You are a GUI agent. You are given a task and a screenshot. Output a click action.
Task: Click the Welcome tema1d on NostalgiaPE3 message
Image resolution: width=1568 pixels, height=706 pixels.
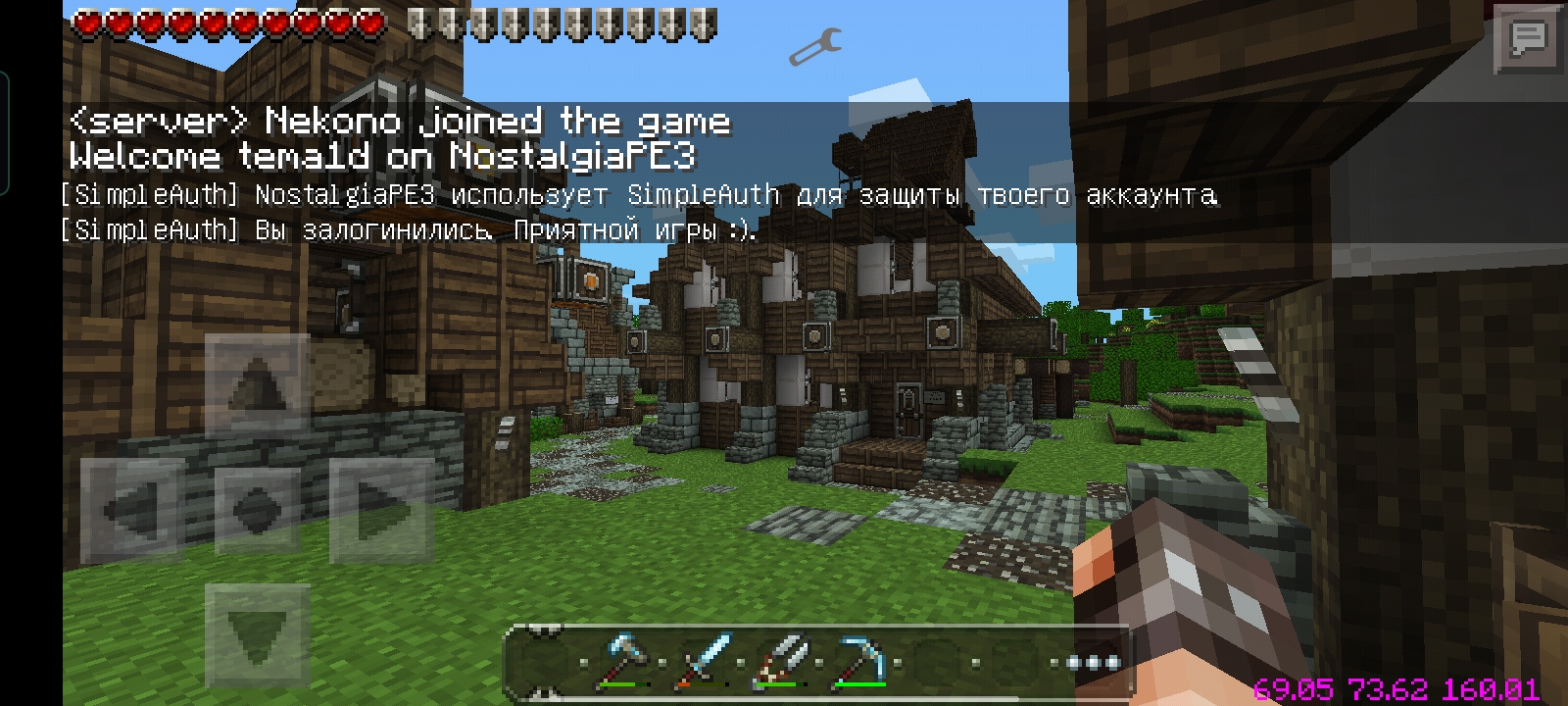382,155
